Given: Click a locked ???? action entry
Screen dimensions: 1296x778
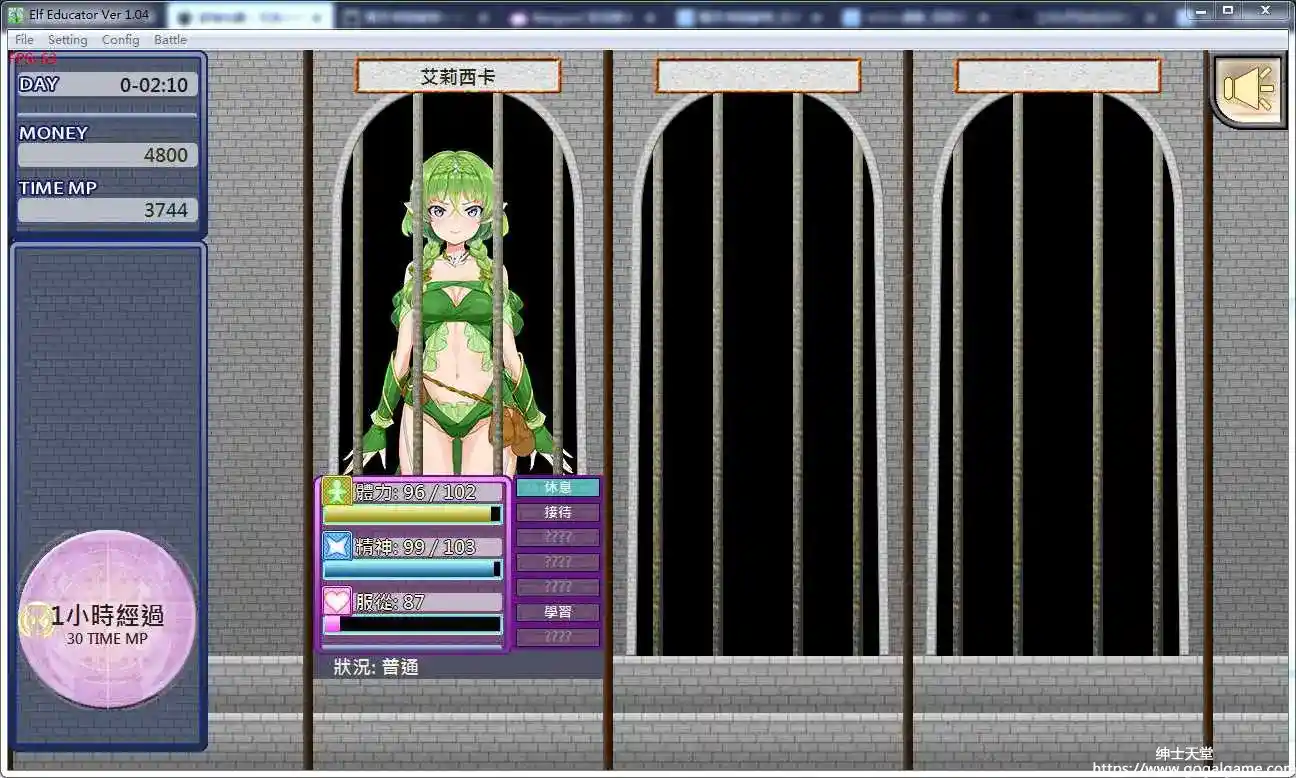Looking at the screenshot, I should pyautogui.click(x=558, y=537).
